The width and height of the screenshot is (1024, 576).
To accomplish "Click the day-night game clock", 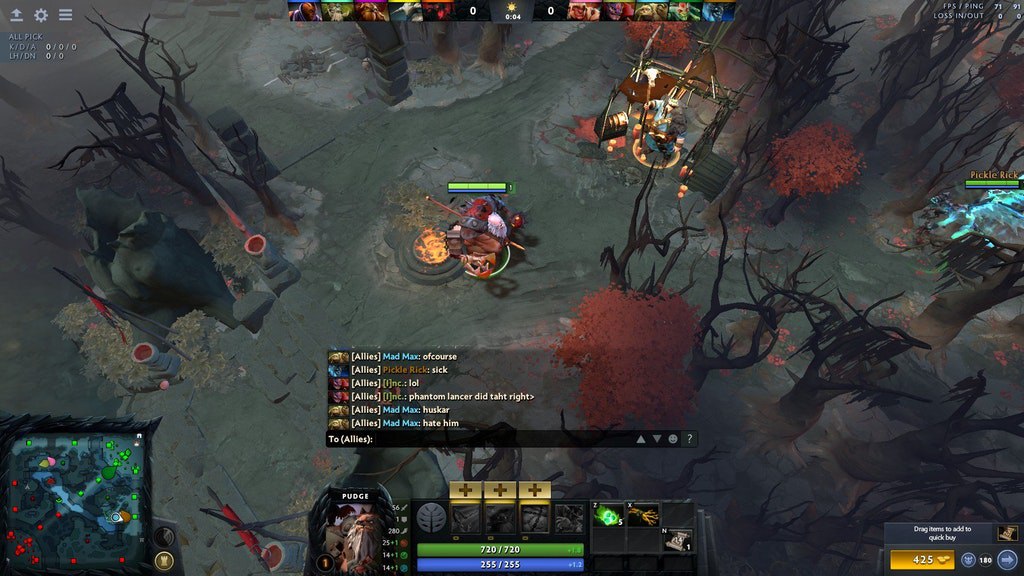I will 512,12.
